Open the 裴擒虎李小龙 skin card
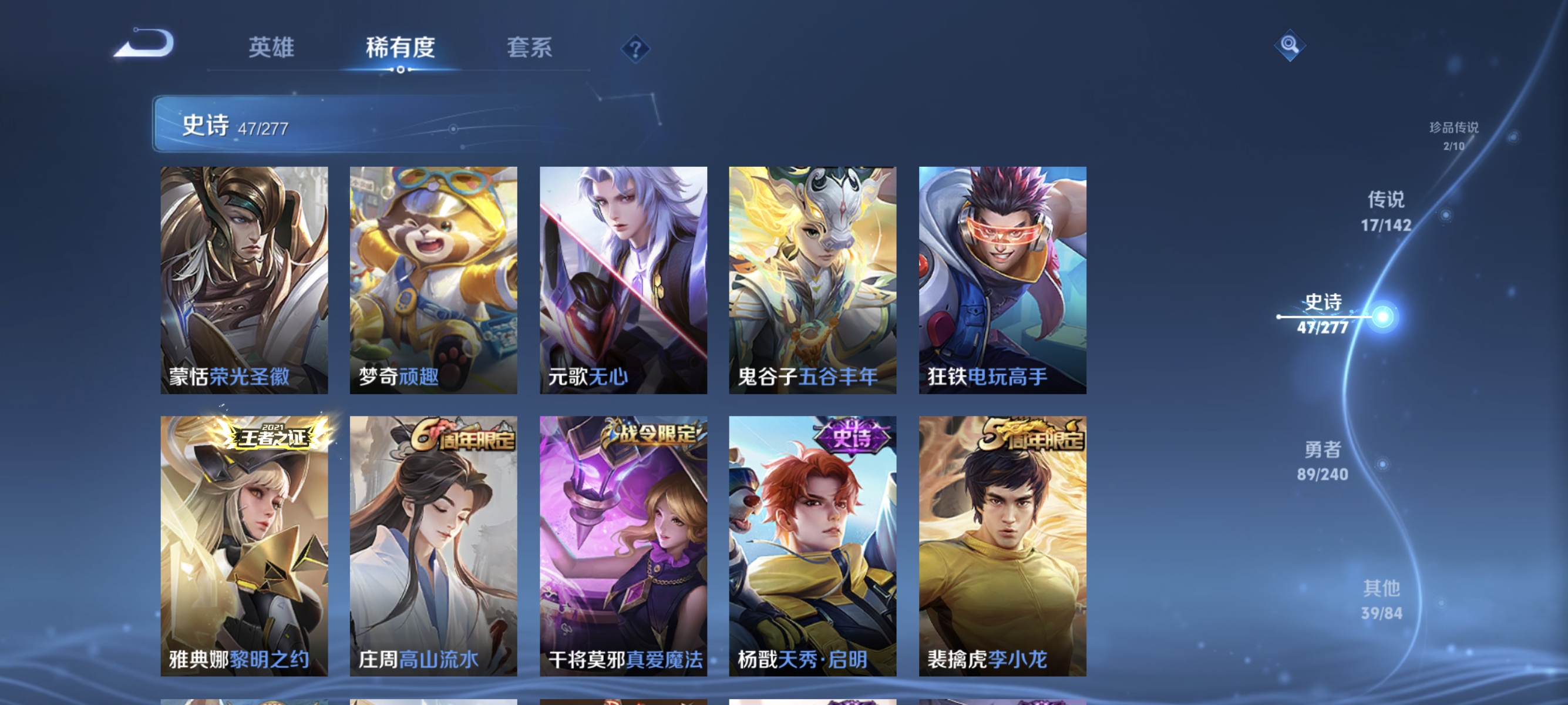This screenshot has height=705, width=1568. click(1001, 548)
